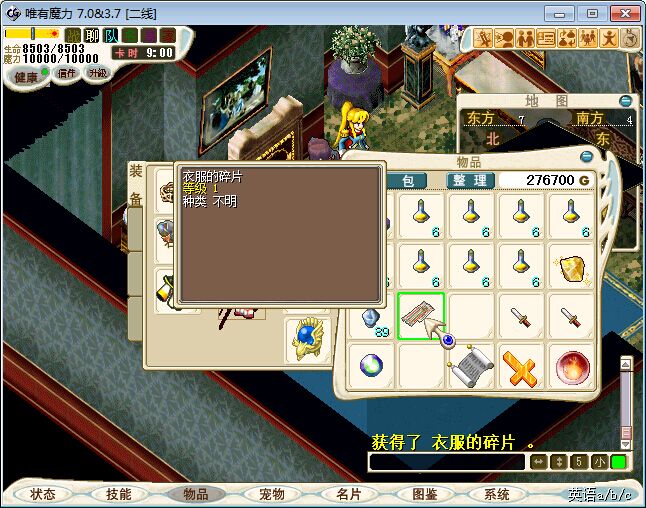Close the game window
Viewport: 646px width, 508px height.
point(625,13)
